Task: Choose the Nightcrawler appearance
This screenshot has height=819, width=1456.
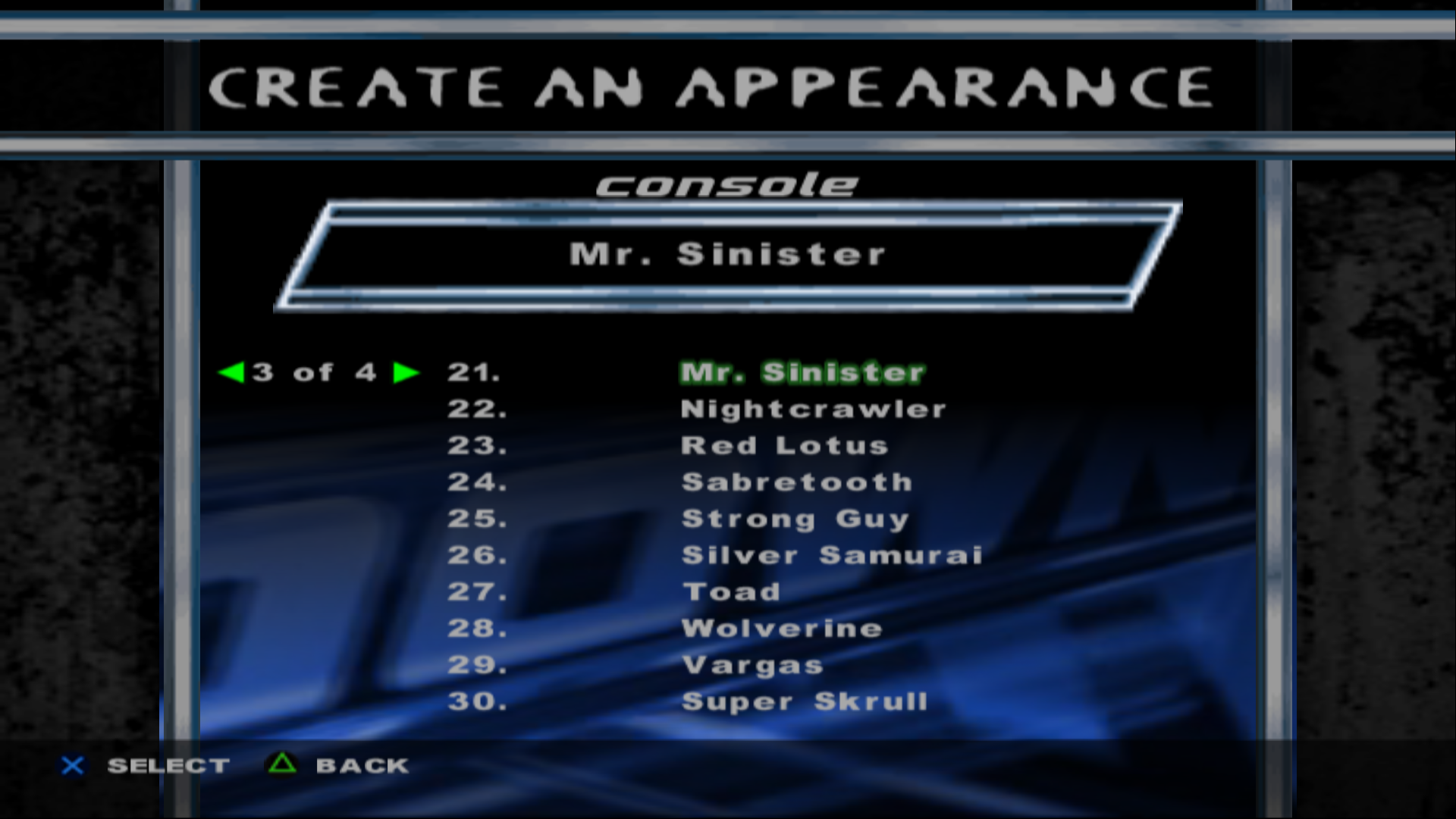Action: click(813, 409)
